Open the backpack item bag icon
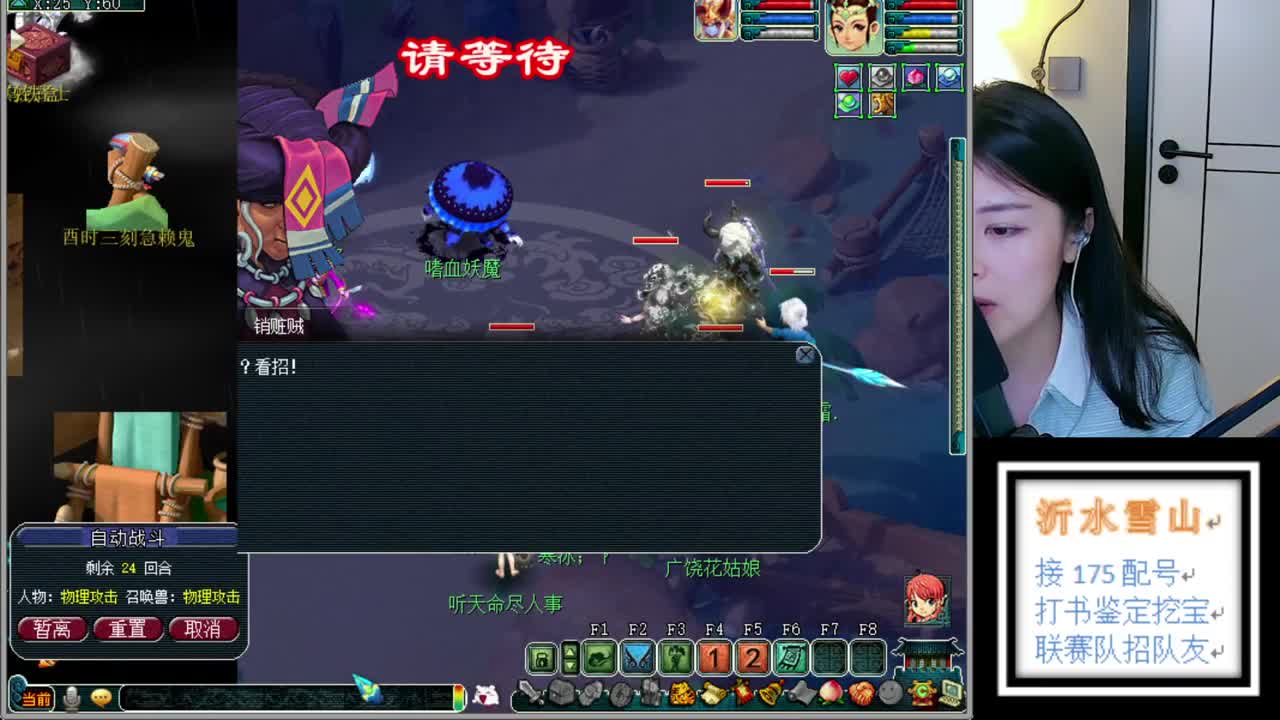This screenshot has width=1280, height=720. click(x=563, y=694)
